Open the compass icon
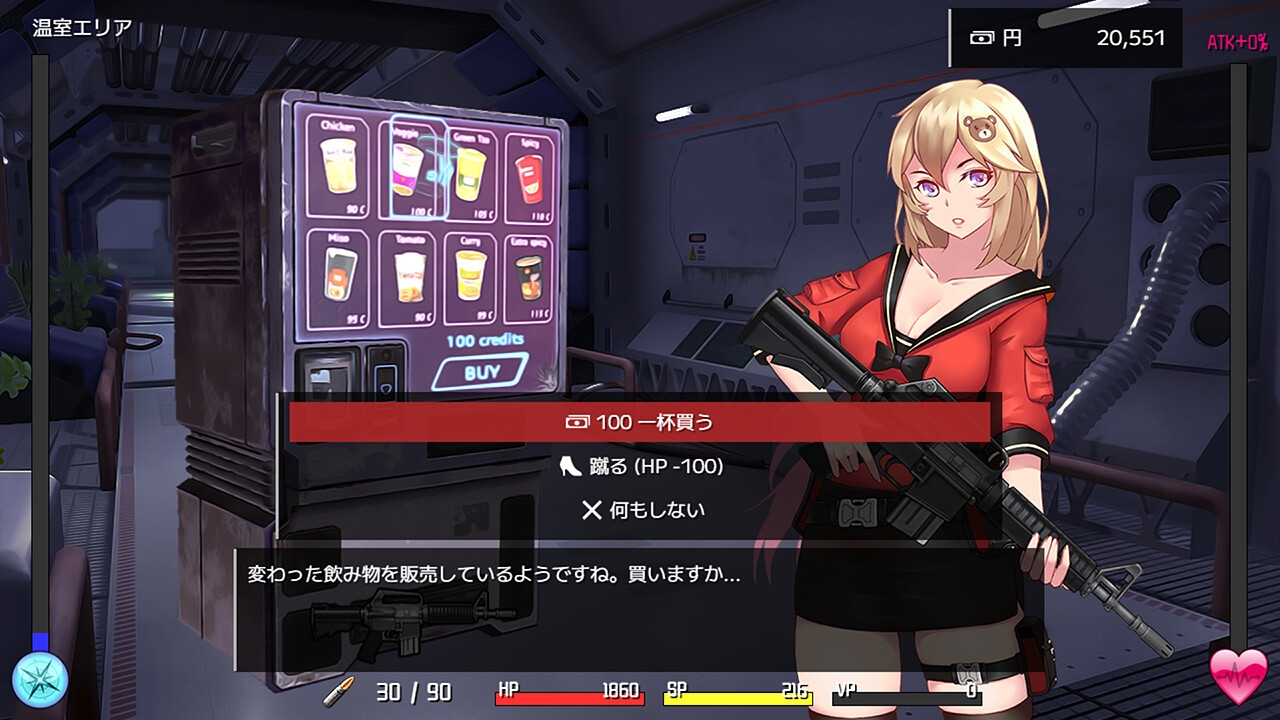 click(40, 679)
